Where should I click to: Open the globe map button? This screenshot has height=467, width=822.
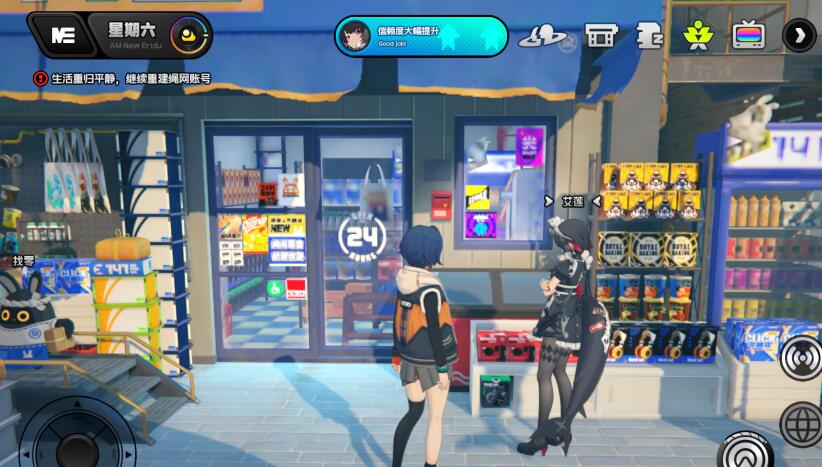[802, 423]
